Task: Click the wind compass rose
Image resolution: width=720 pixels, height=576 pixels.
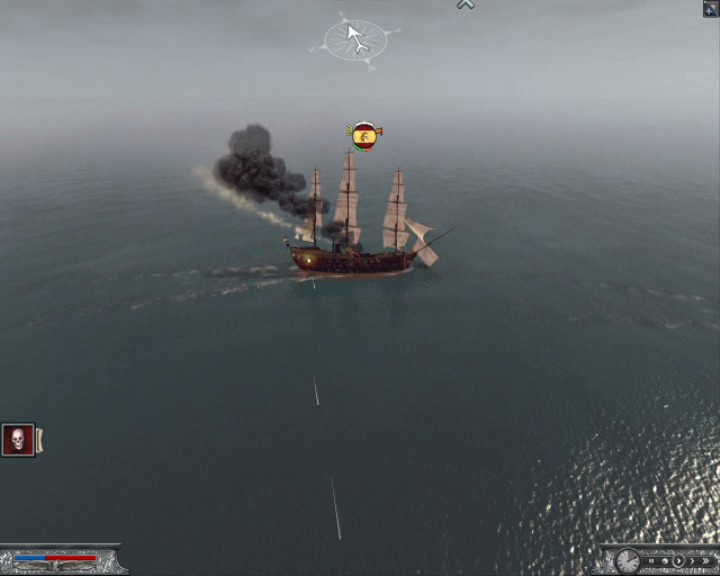Action: pos(355,39)
